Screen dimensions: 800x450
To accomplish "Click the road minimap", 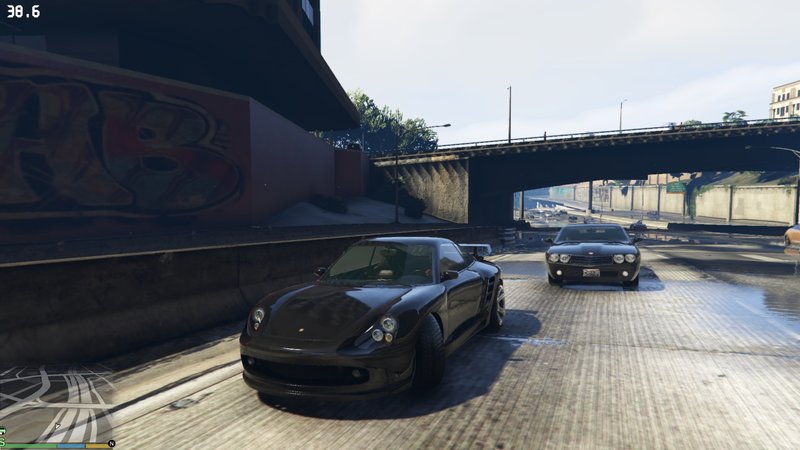I will coord(56,402).
